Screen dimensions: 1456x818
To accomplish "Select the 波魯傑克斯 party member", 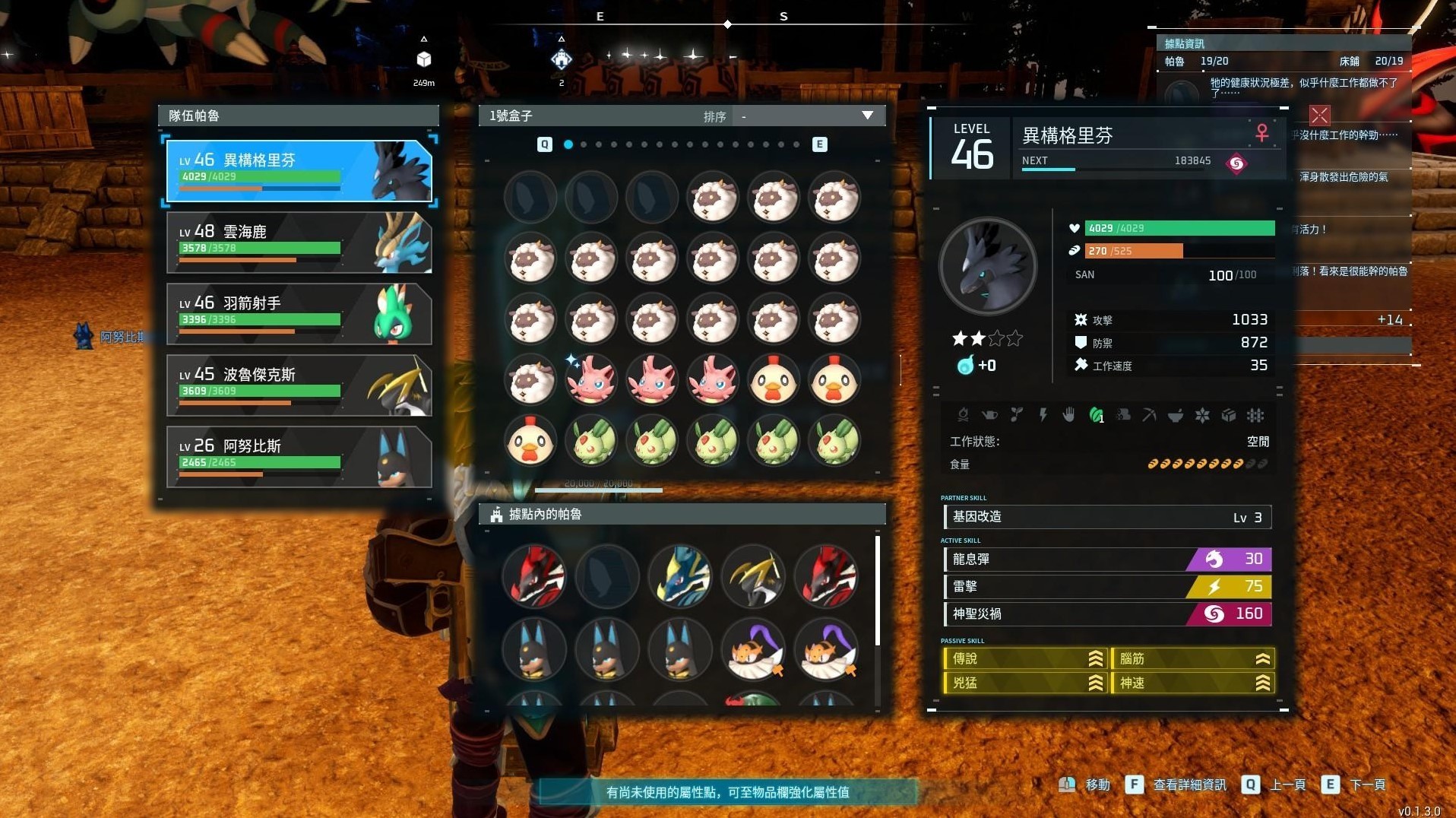I will [x=299, y=385].
